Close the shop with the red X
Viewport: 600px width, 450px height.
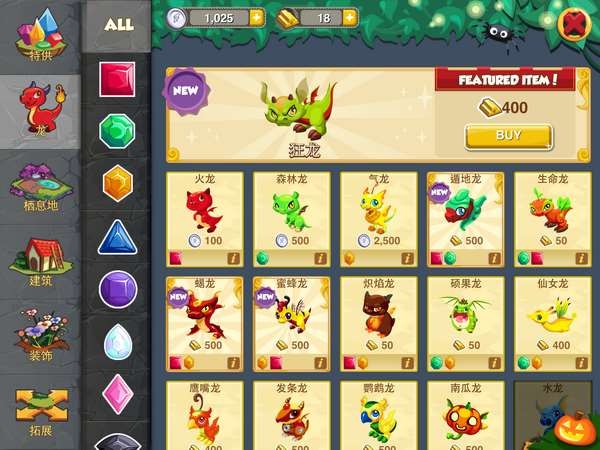pos(574,22)
